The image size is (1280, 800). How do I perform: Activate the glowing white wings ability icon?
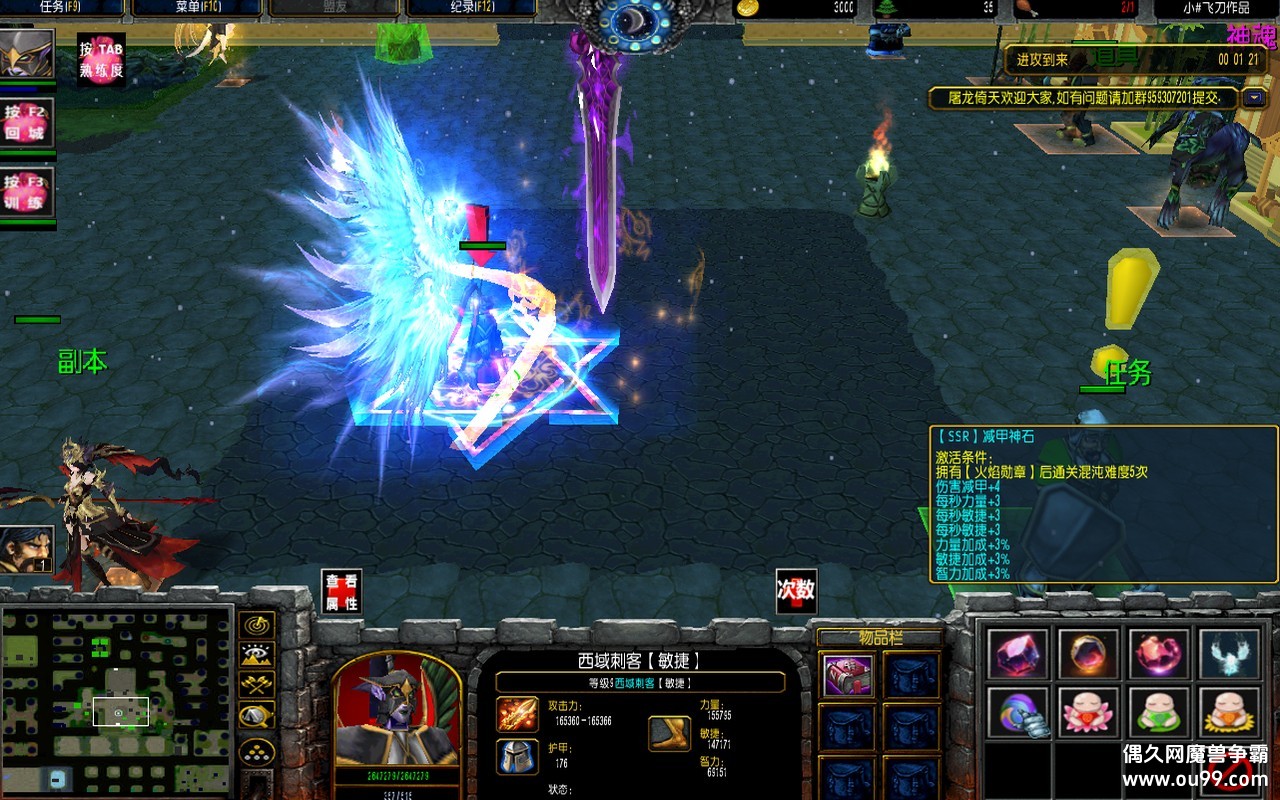click(1229, 654)
